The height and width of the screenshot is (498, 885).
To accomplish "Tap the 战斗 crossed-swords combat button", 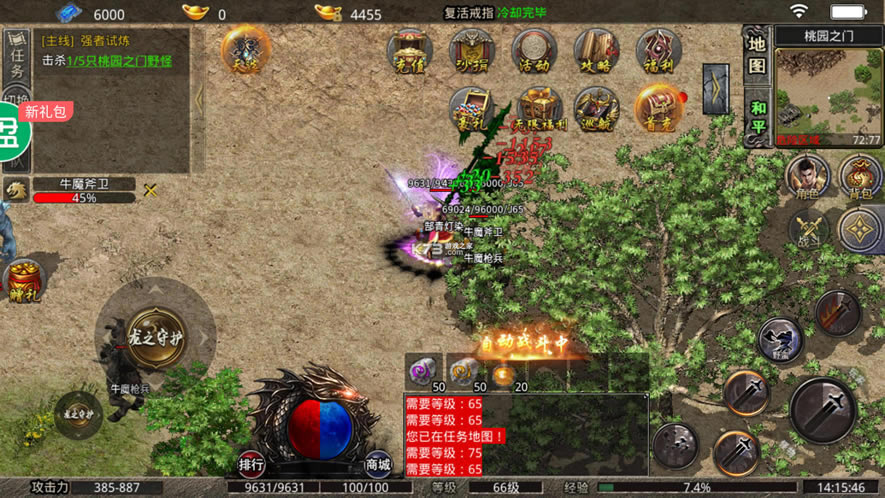I will tap(809, 229).
